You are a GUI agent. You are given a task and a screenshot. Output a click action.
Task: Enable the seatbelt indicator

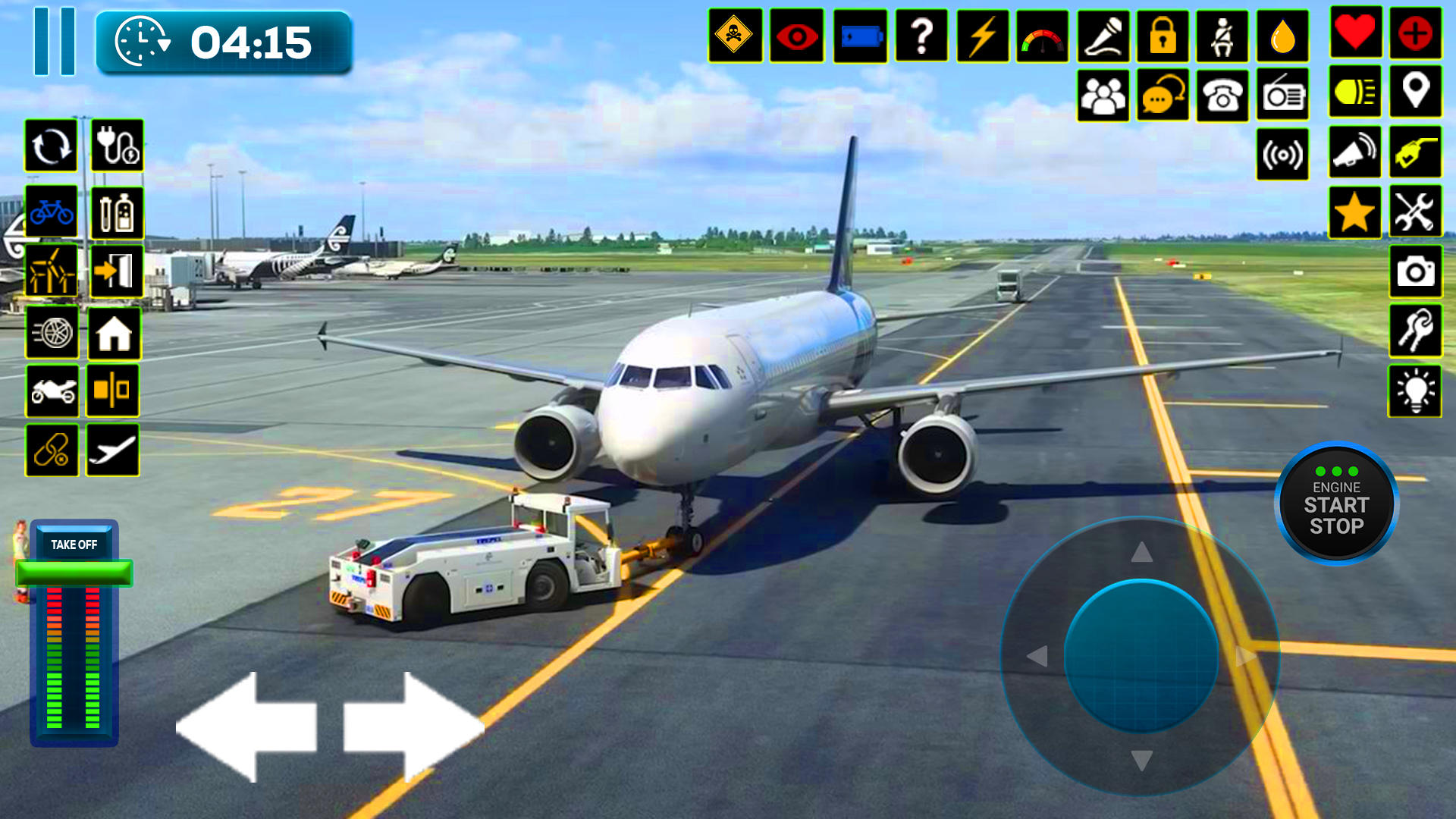pyautogui.click(x=1223, y=33)
